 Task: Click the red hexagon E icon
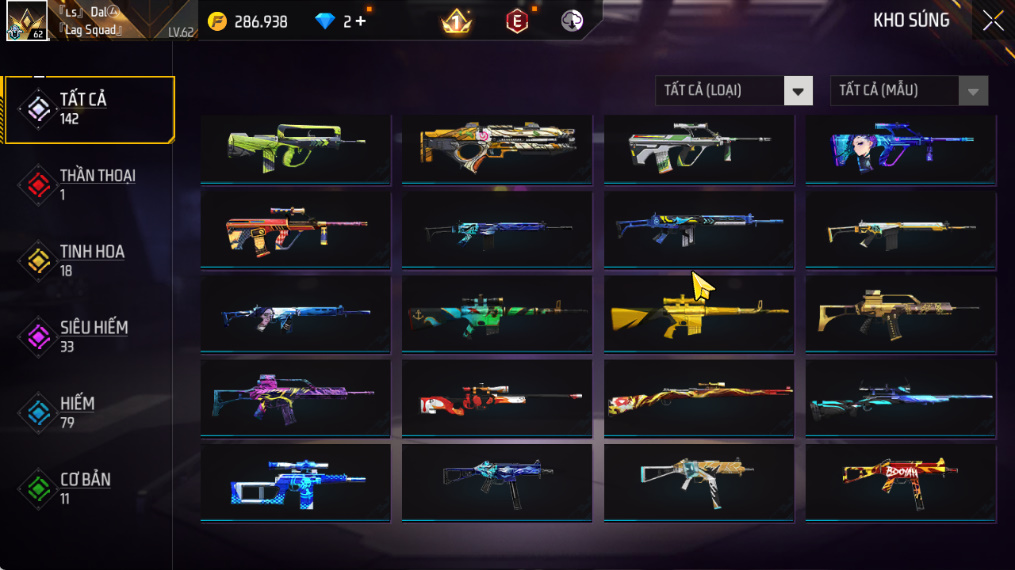coord(517,21)
